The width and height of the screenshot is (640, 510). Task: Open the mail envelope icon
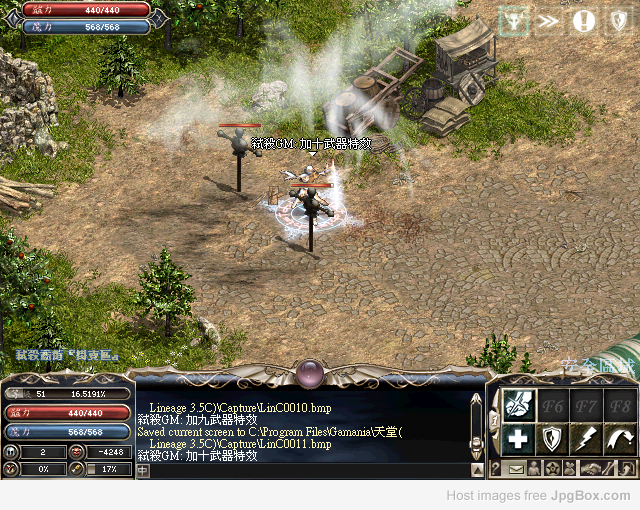pyautogui.click(x=516, y=468)
